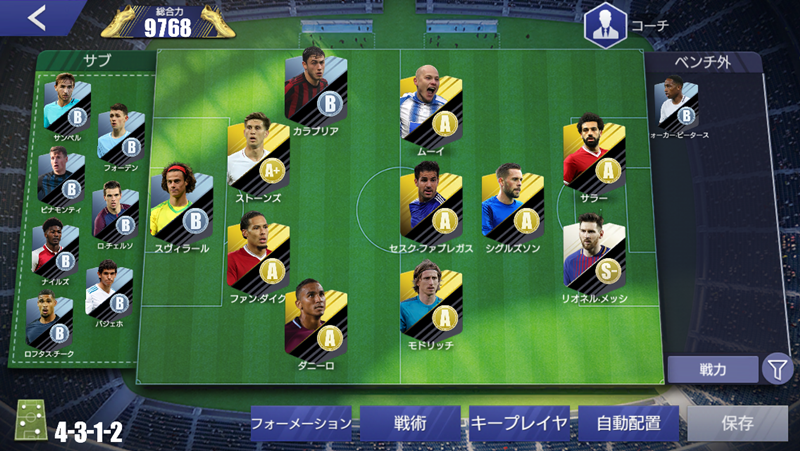Save the lineup with 保存
The width and height of the screenshot is (800, 451).
point(737,423)
